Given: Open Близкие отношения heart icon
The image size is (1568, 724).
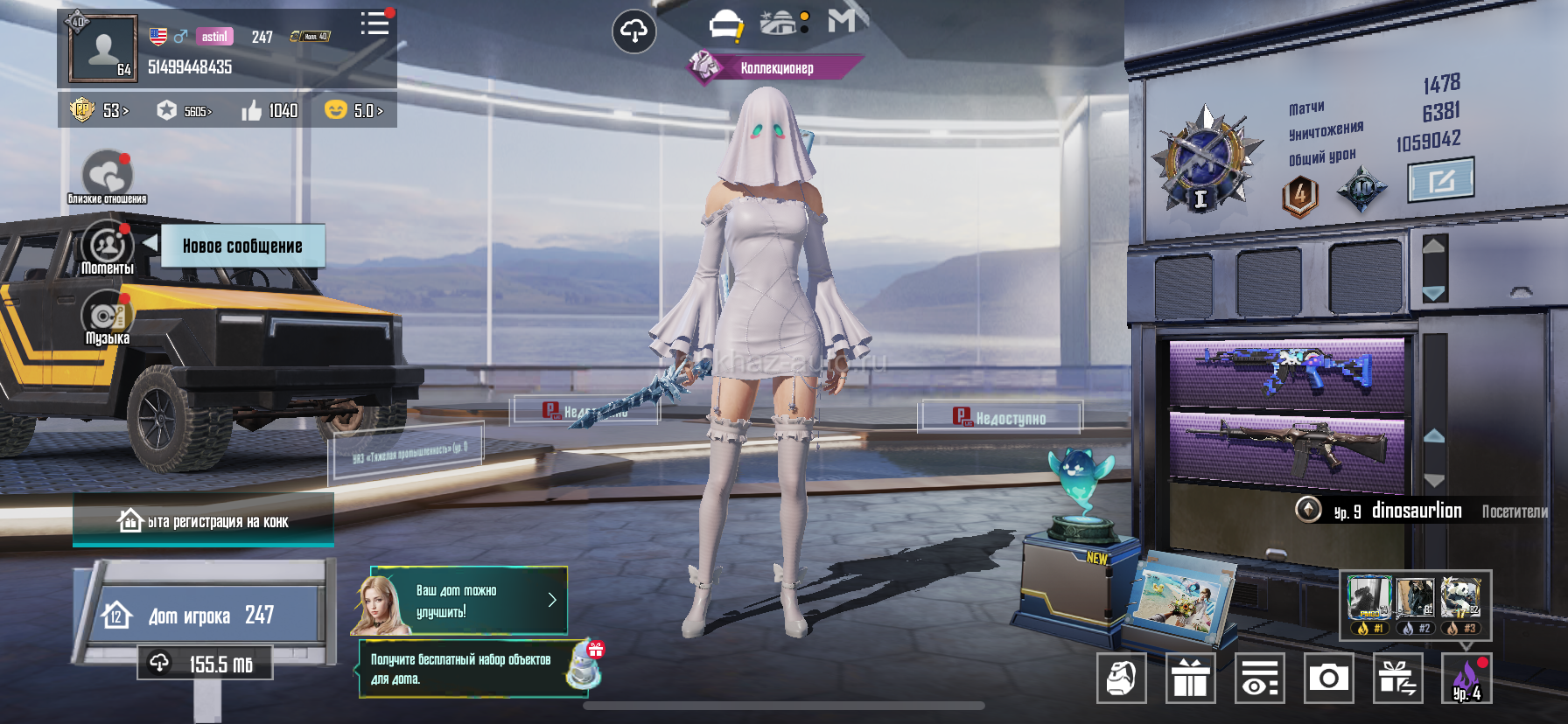Looking at the screenshot, I should pos(107,176).
